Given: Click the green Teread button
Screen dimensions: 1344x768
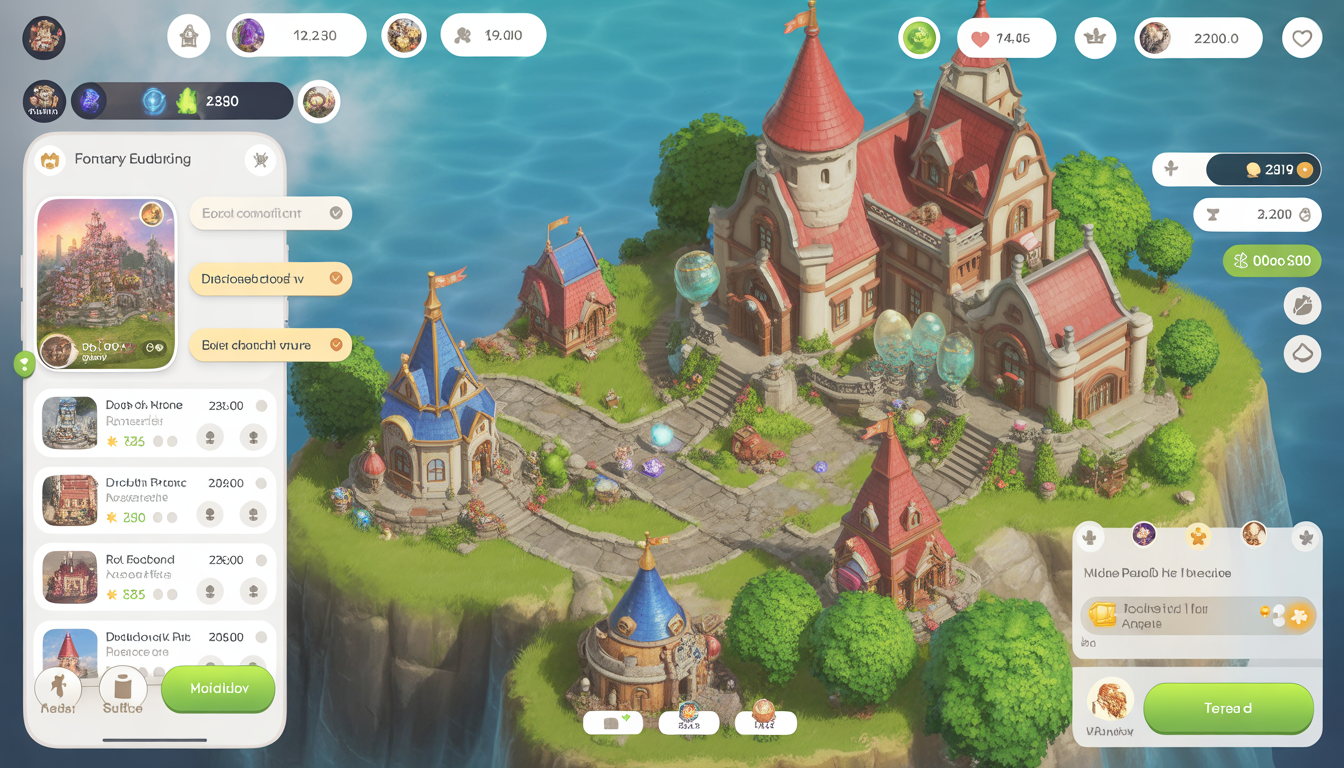Looking at the screenshot, I should click(1228, 708).
